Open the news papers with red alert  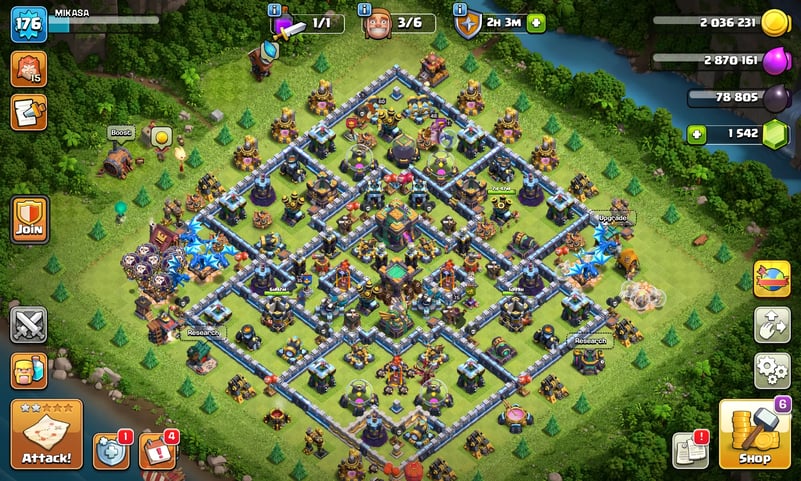[690, 450]
